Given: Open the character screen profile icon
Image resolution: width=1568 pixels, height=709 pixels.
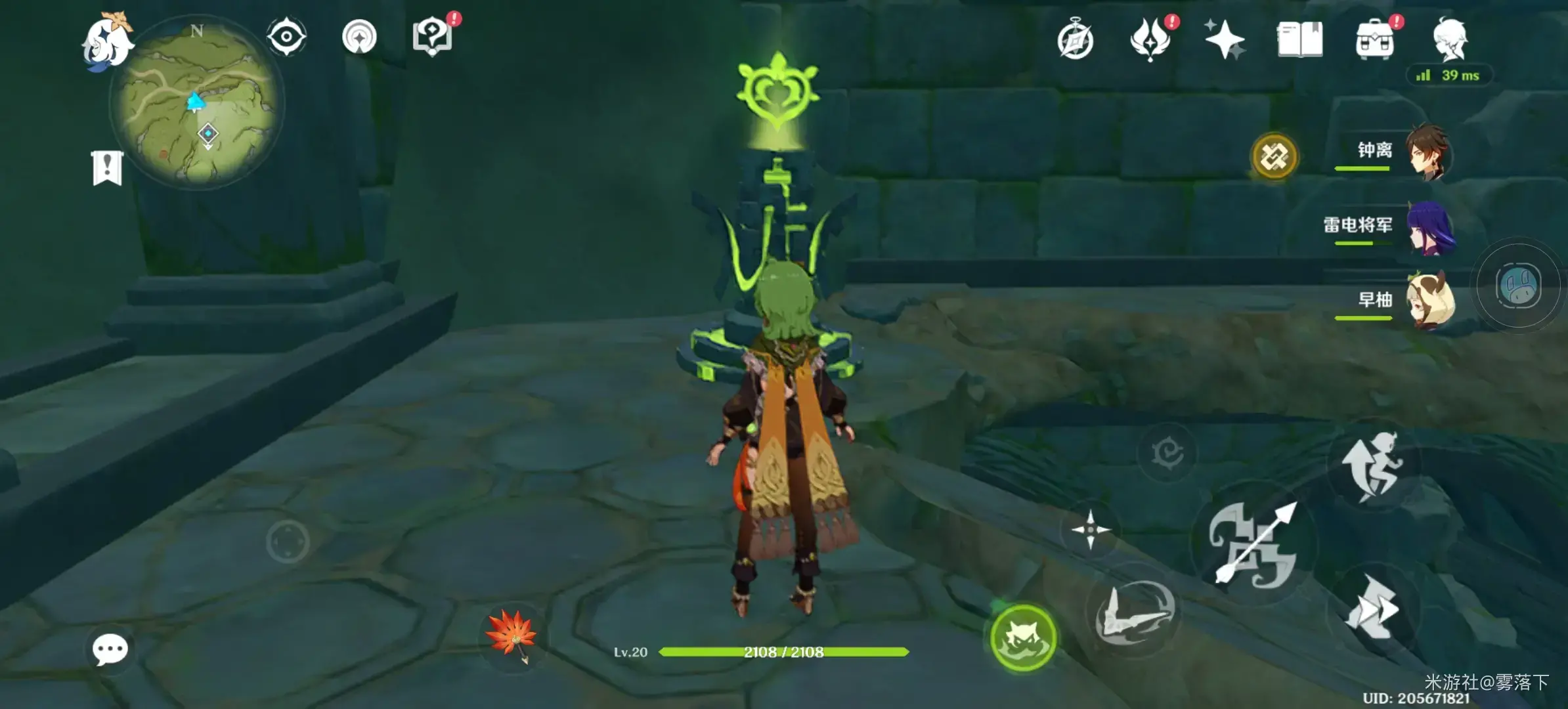Looking at the screenshot, I should (1450, 39).
